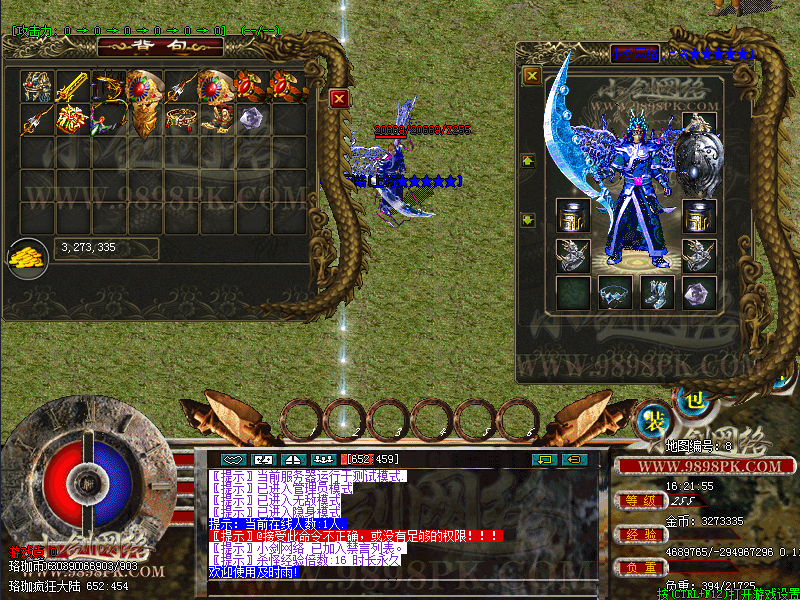
Task: Select the equipped belt slot
Action: click(613, 292)
